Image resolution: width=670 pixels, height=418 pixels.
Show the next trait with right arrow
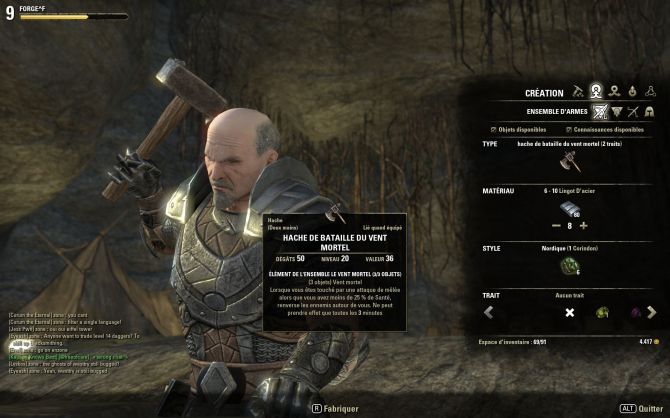pyautogui.click(x=652, y=313)
